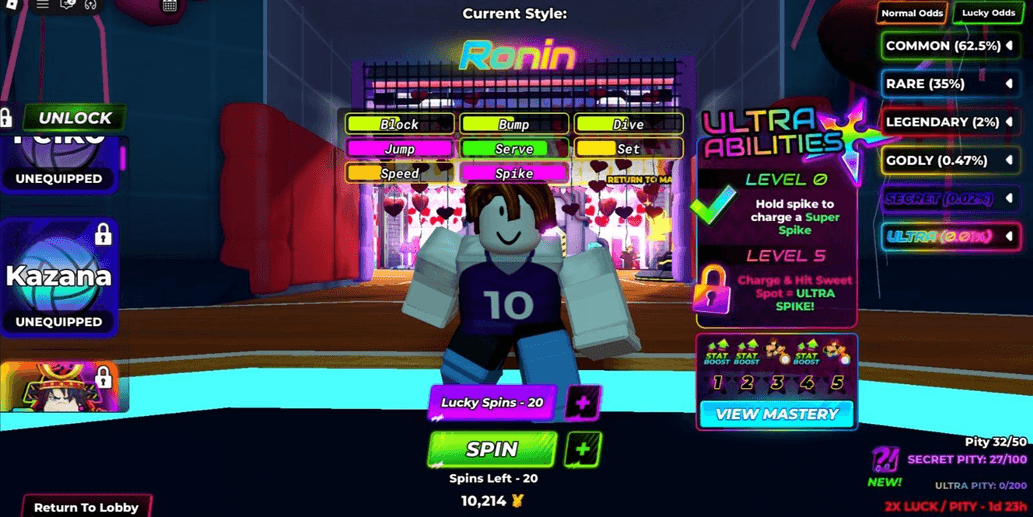Click the NEW music note icon
This screenshot has height=517, width=1033.
(x=885, y=462)
